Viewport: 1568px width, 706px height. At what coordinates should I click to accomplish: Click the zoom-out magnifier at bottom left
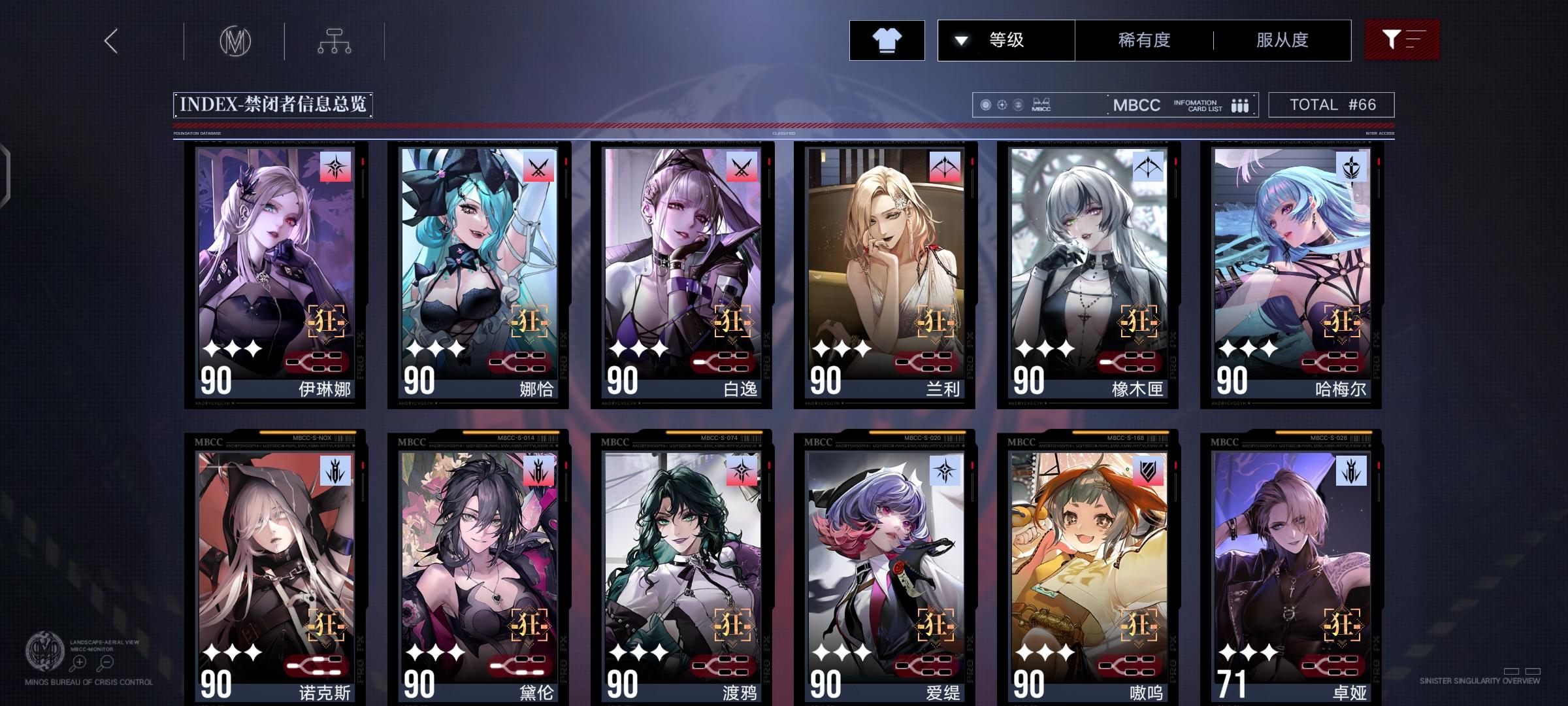coord(105,662)
